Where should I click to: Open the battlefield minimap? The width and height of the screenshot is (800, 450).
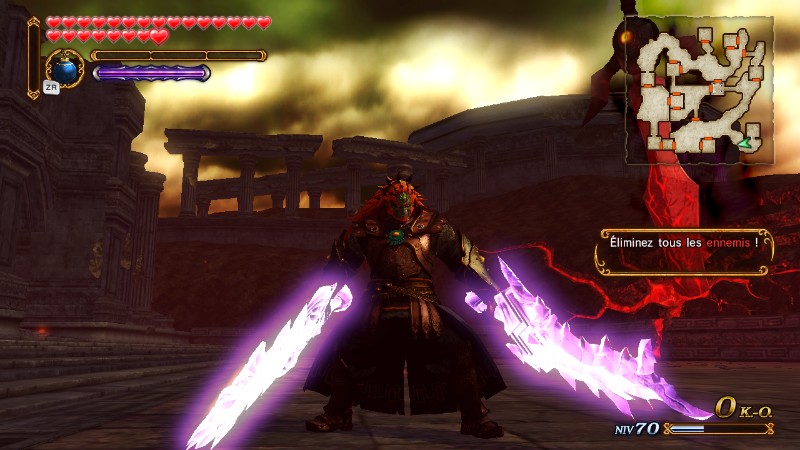699,90
